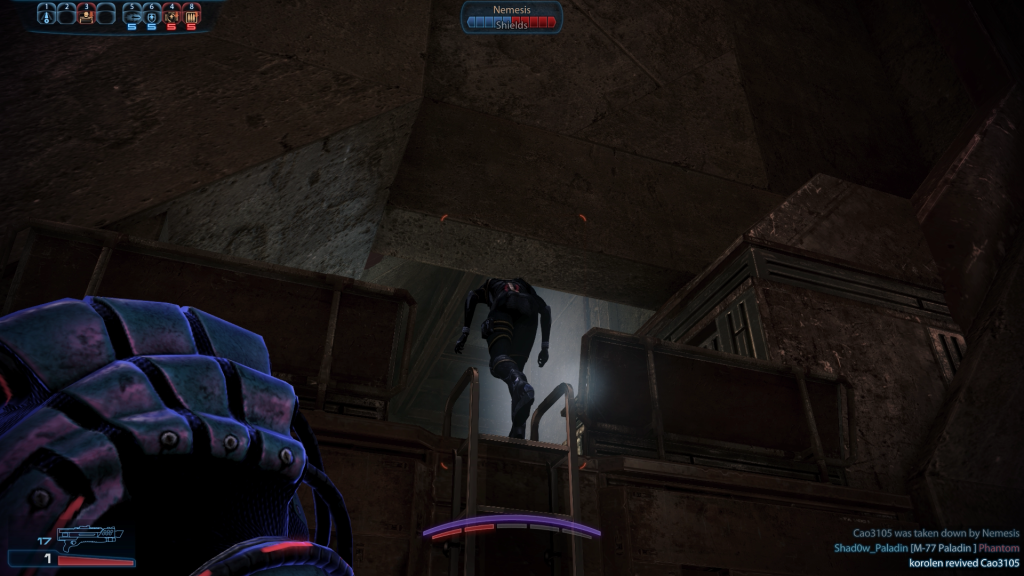
Task: Use the red power in slot 3
Action: coord(86,16)
